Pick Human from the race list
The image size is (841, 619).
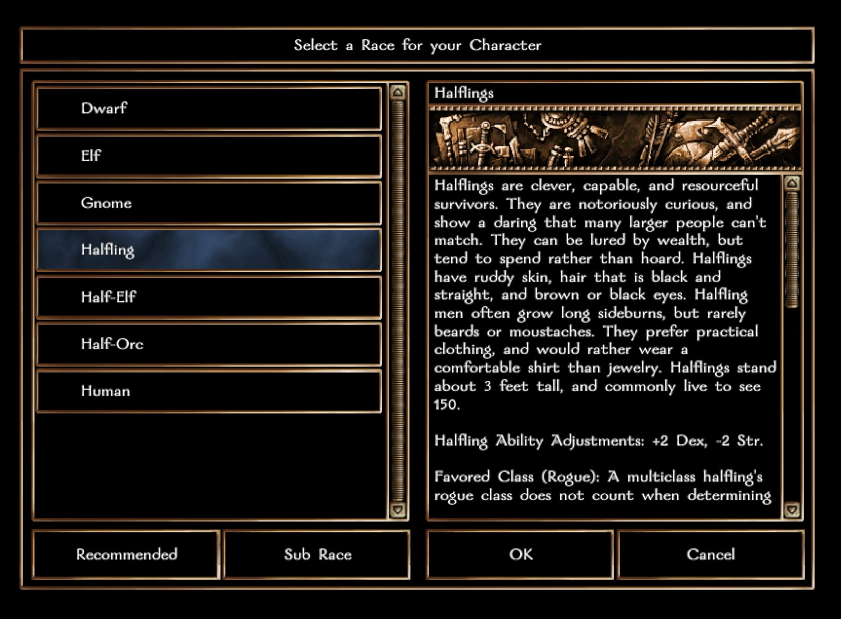coord(209,391)
